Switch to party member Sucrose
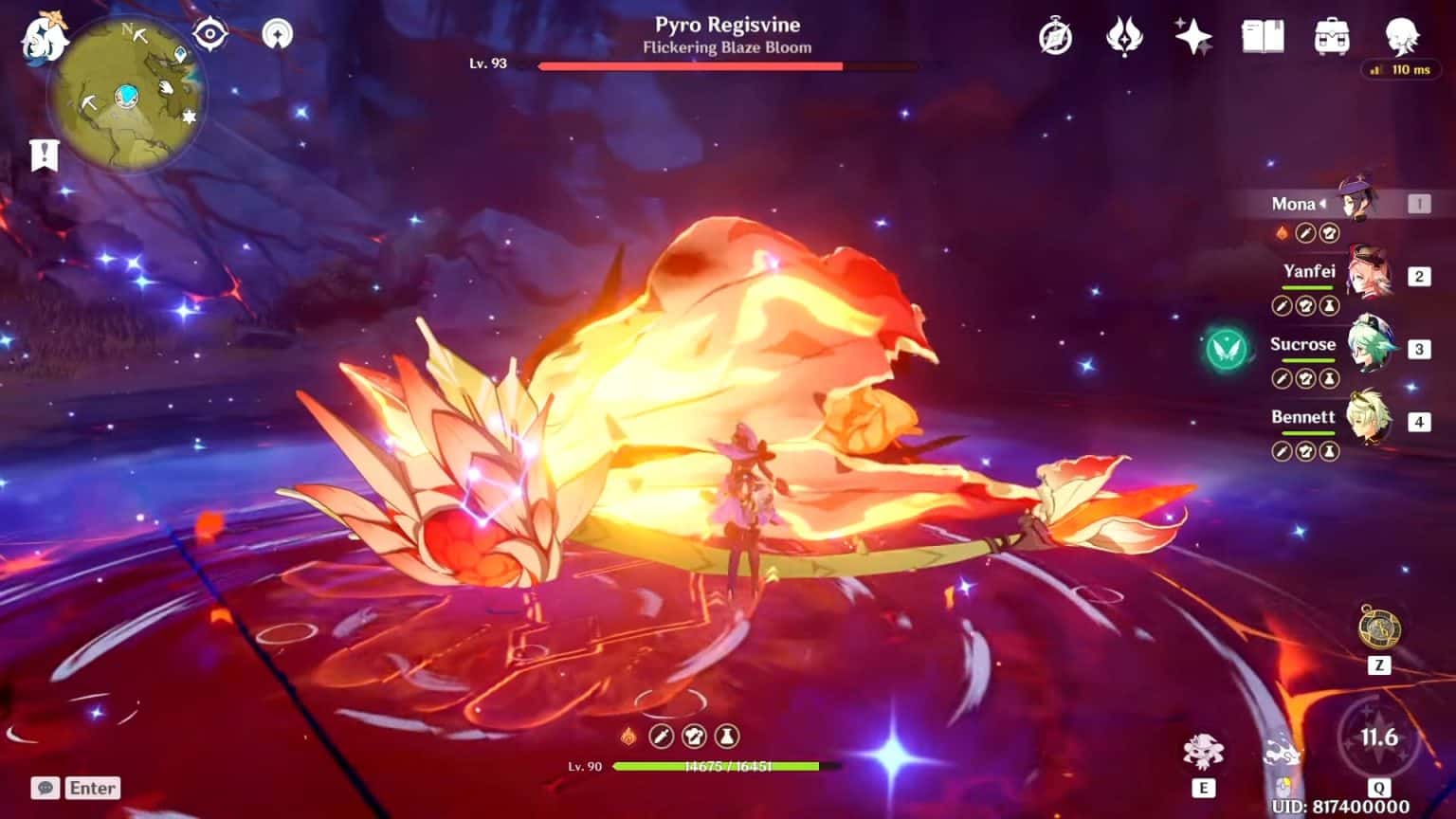This screenshot has height=819, width=1456. pyautogui.click(x=1369, y=348)
